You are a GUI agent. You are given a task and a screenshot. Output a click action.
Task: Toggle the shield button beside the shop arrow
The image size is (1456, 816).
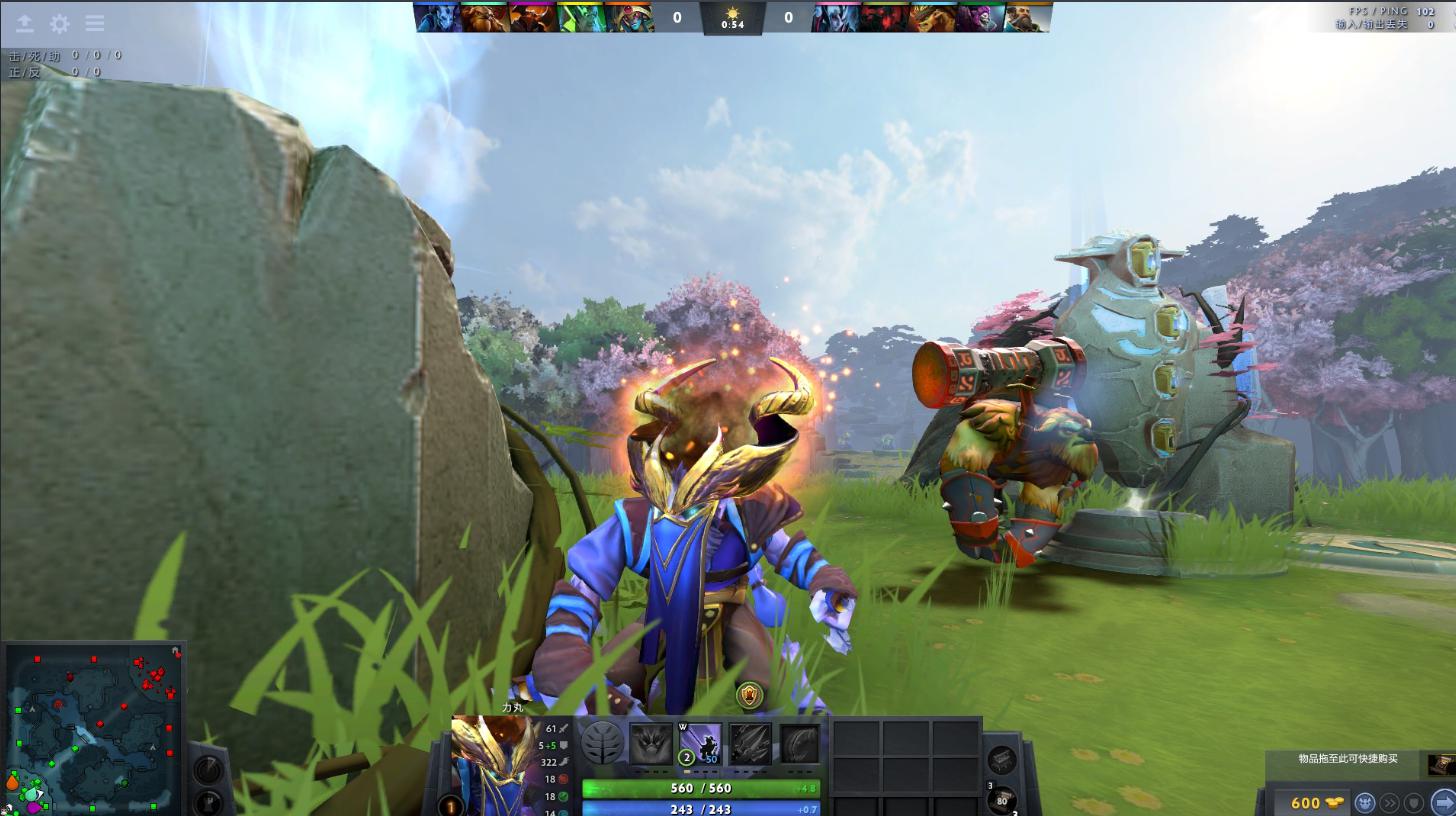click(1414, 802)
